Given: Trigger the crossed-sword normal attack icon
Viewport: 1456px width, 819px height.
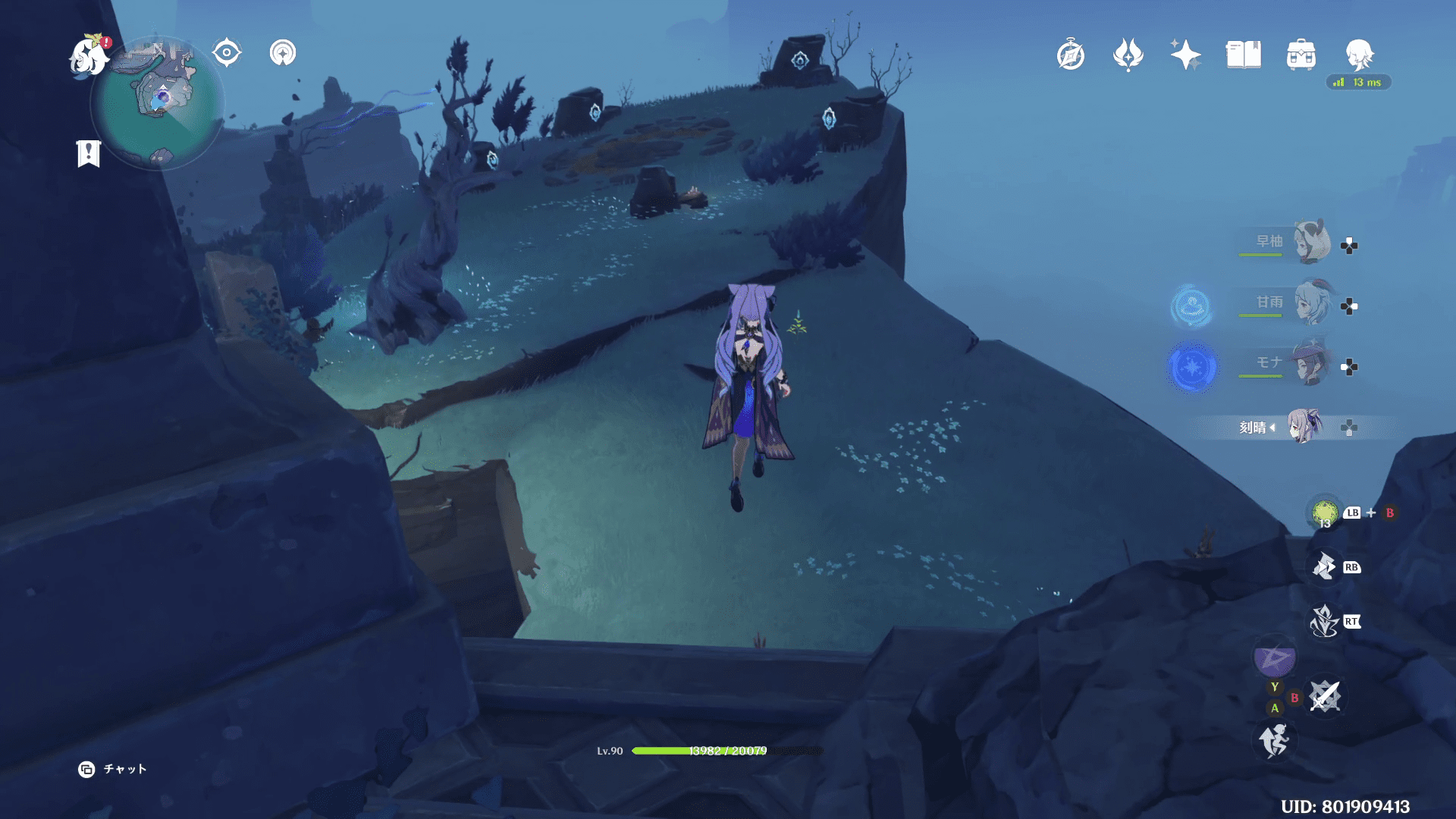Looking at the screenshot, I should pyautogui.click(x=1325, y=695).
